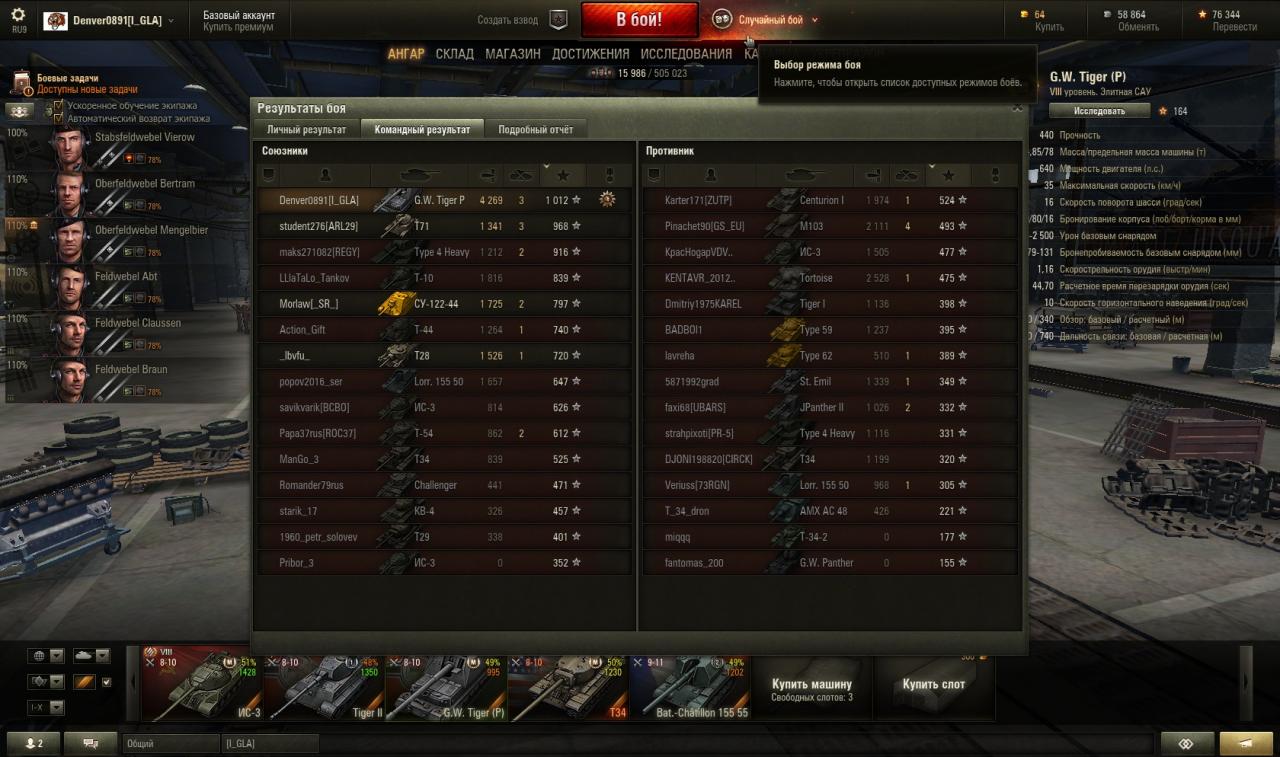Image resolution: width=1280 pixels, height=757 pixels.
Task: Start battle with the red В бой! button
Action: pos(639,19)
